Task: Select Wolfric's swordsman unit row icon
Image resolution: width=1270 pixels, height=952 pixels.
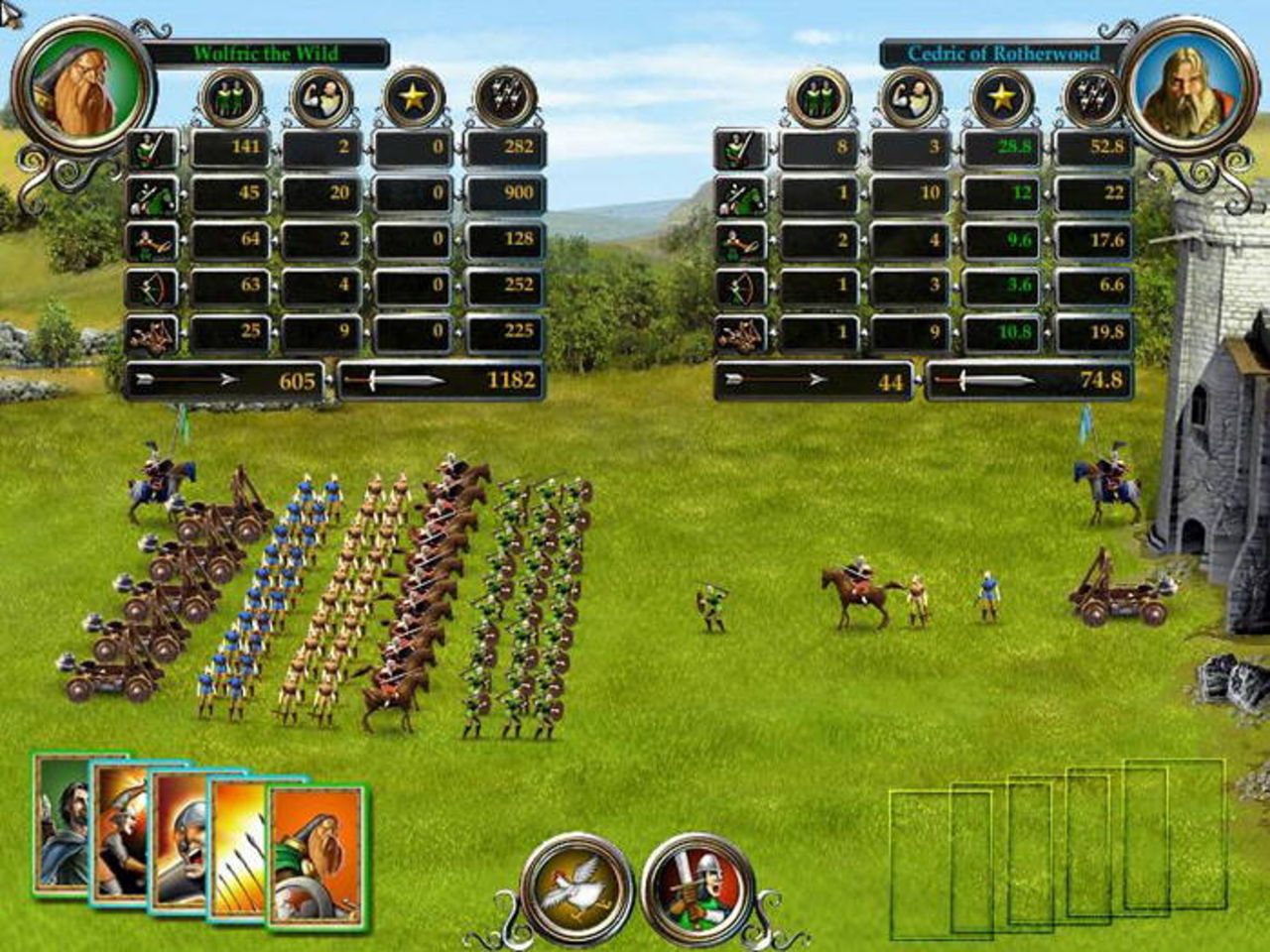Action: pyautogui.click(x=152, y=149)
